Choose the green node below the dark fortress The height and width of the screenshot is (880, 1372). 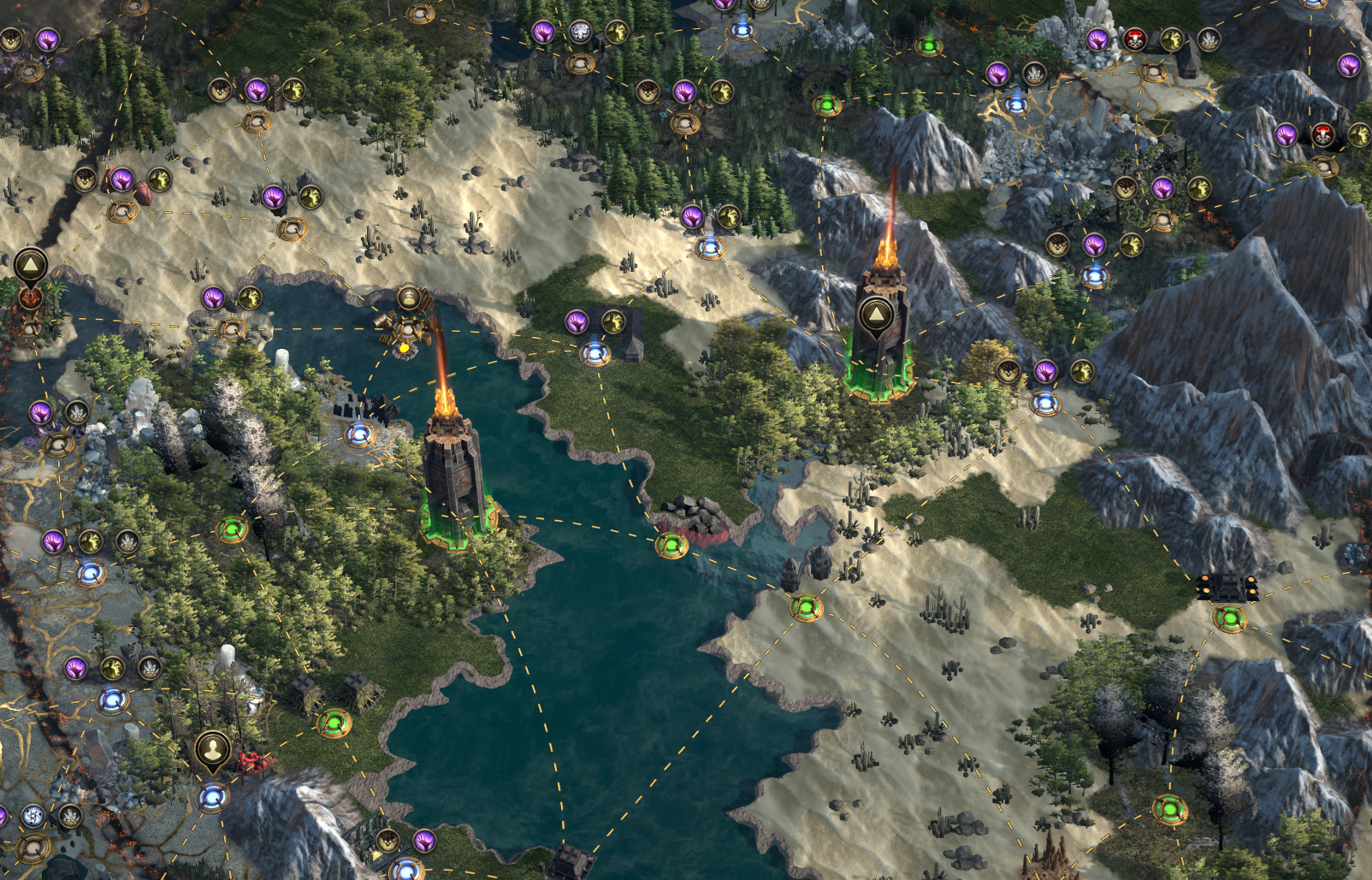[x=1229, y=617]
